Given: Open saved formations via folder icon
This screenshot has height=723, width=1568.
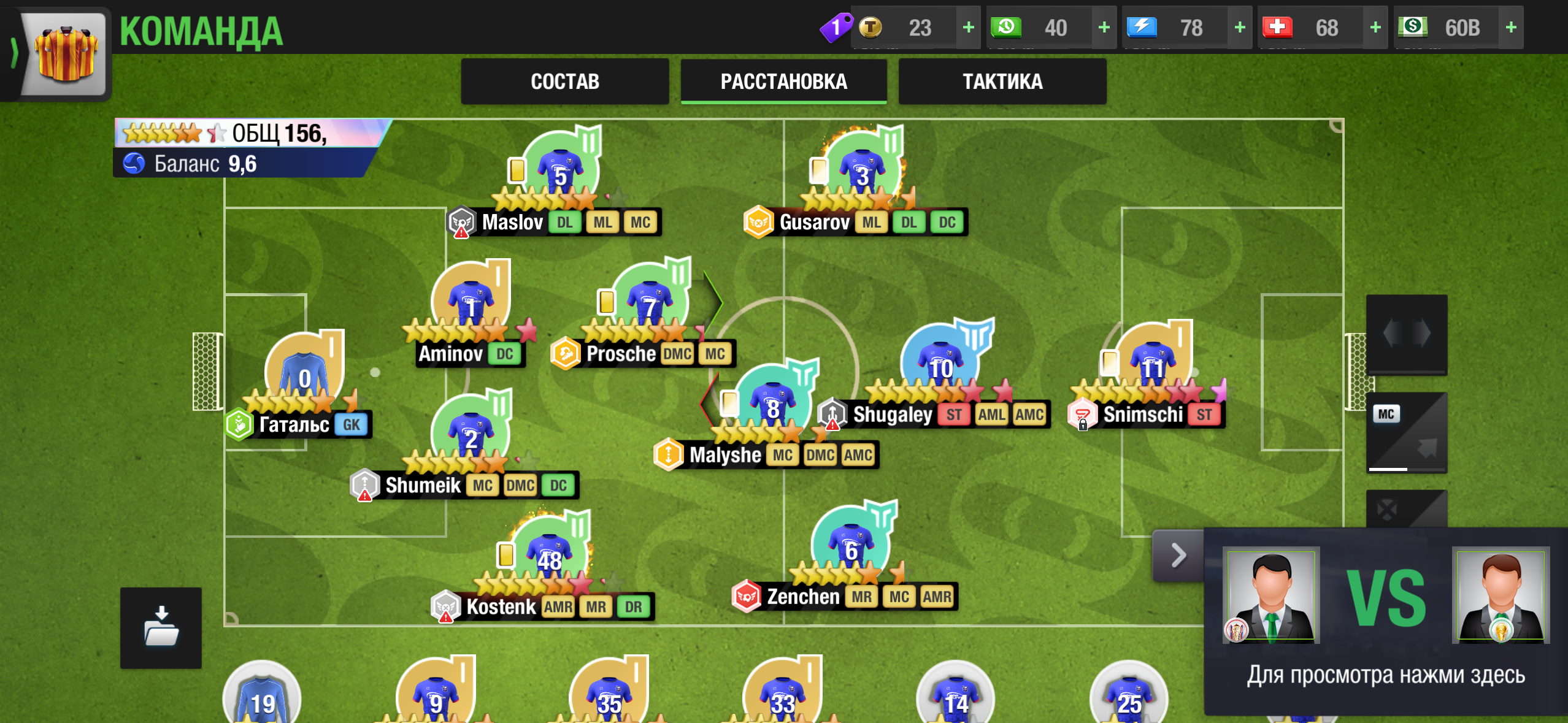Looking at the screenshot, I should (161, 629).
